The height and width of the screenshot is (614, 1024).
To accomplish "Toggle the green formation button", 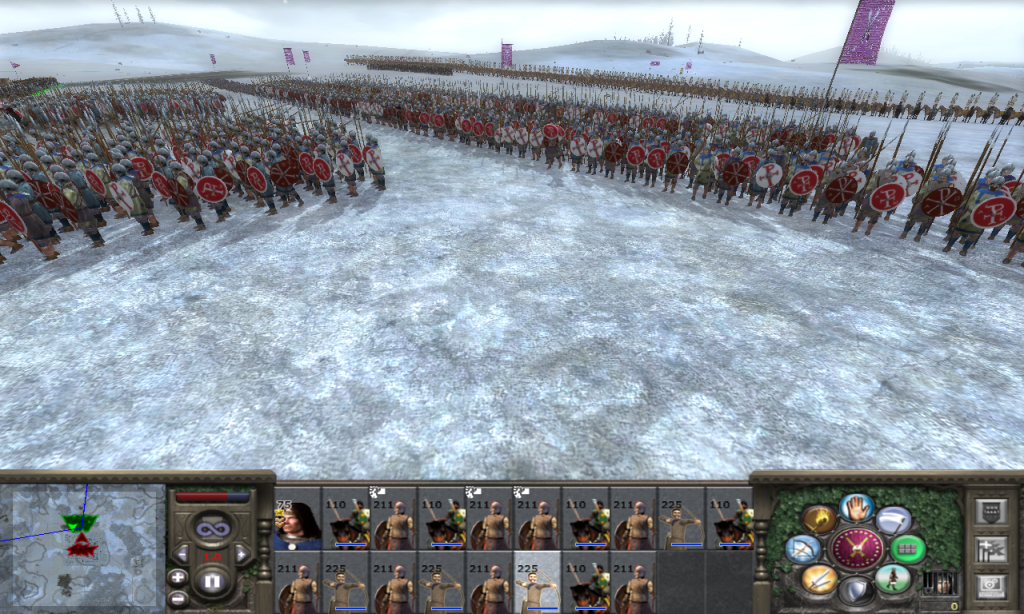I will pos(908,548).
